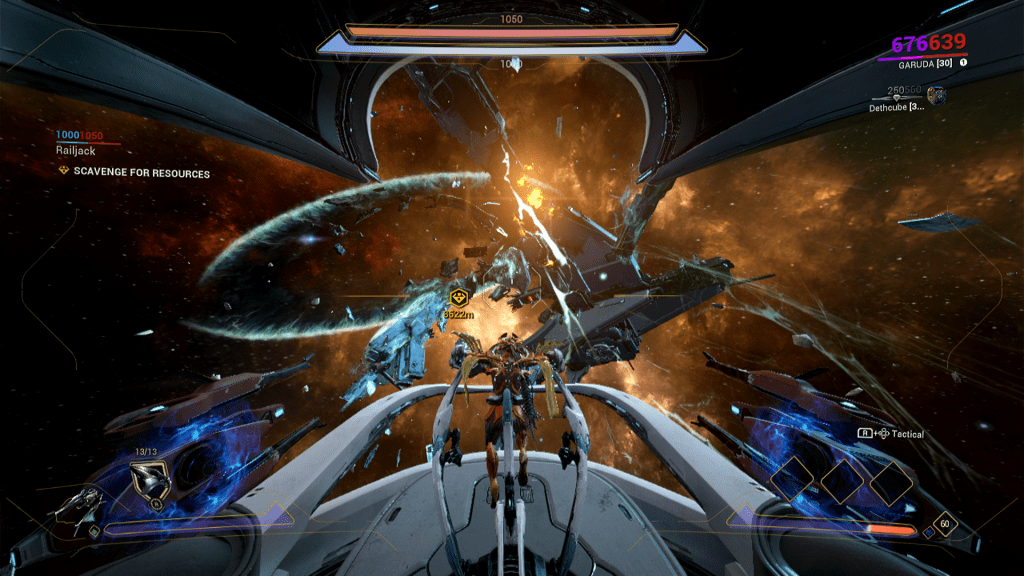Screen dimensions: 1024x576
Task: Activate the ordnance missile shield icon
Action: click(x=150, y=483)
